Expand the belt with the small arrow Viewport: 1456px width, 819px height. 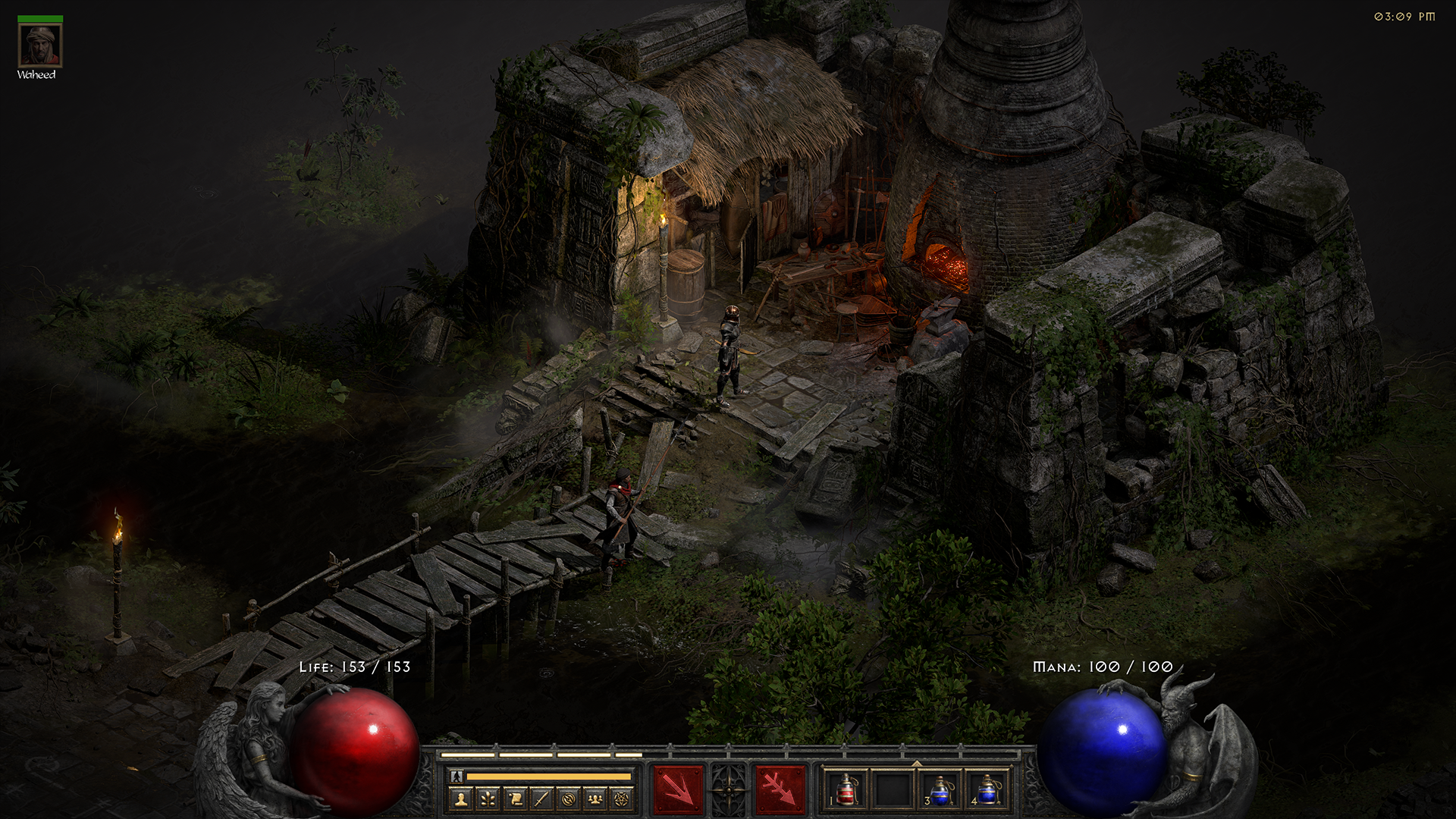point(916,763)
